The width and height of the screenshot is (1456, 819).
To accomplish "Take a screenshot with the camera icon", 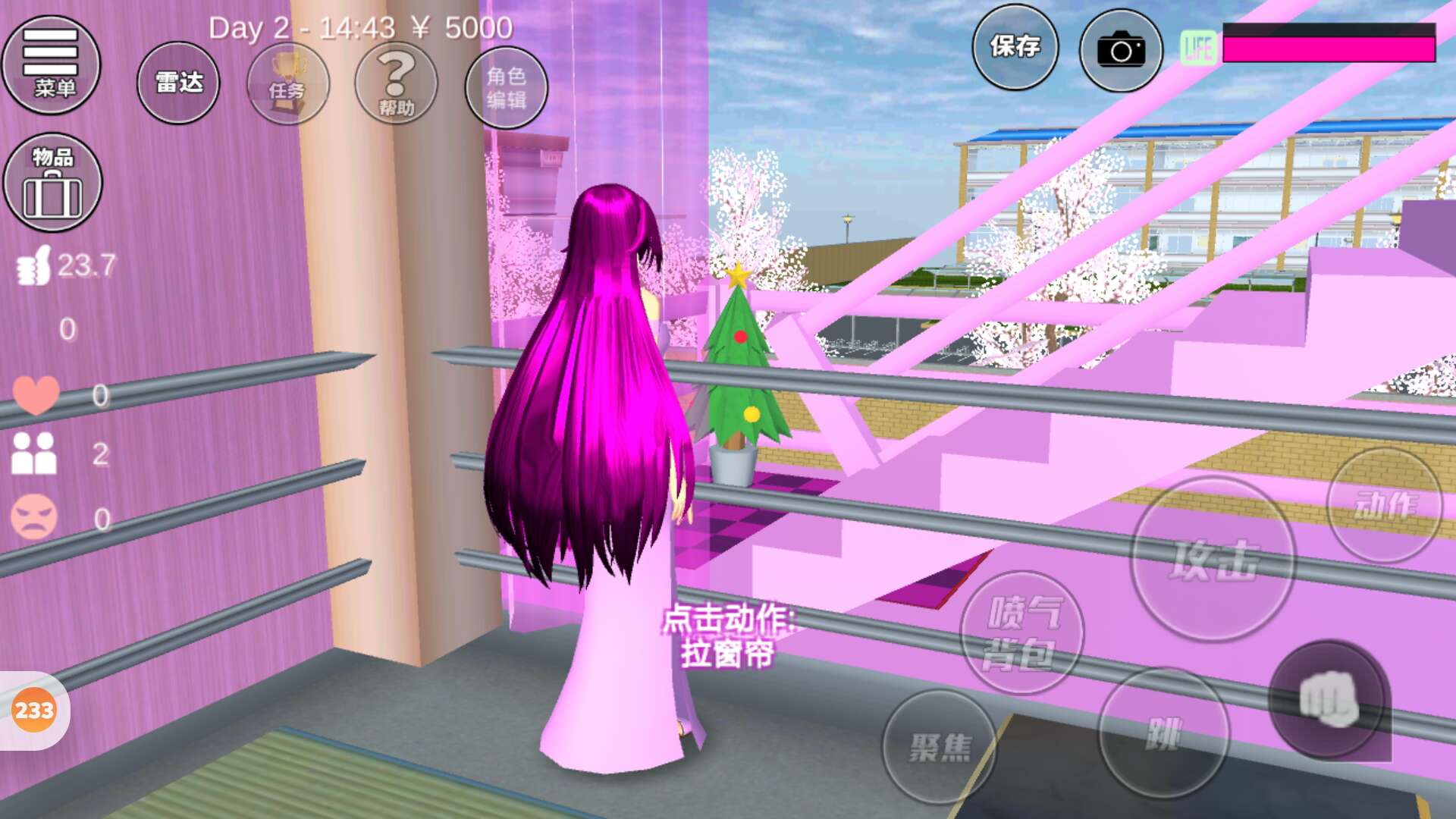I will tap(1121, 51).
